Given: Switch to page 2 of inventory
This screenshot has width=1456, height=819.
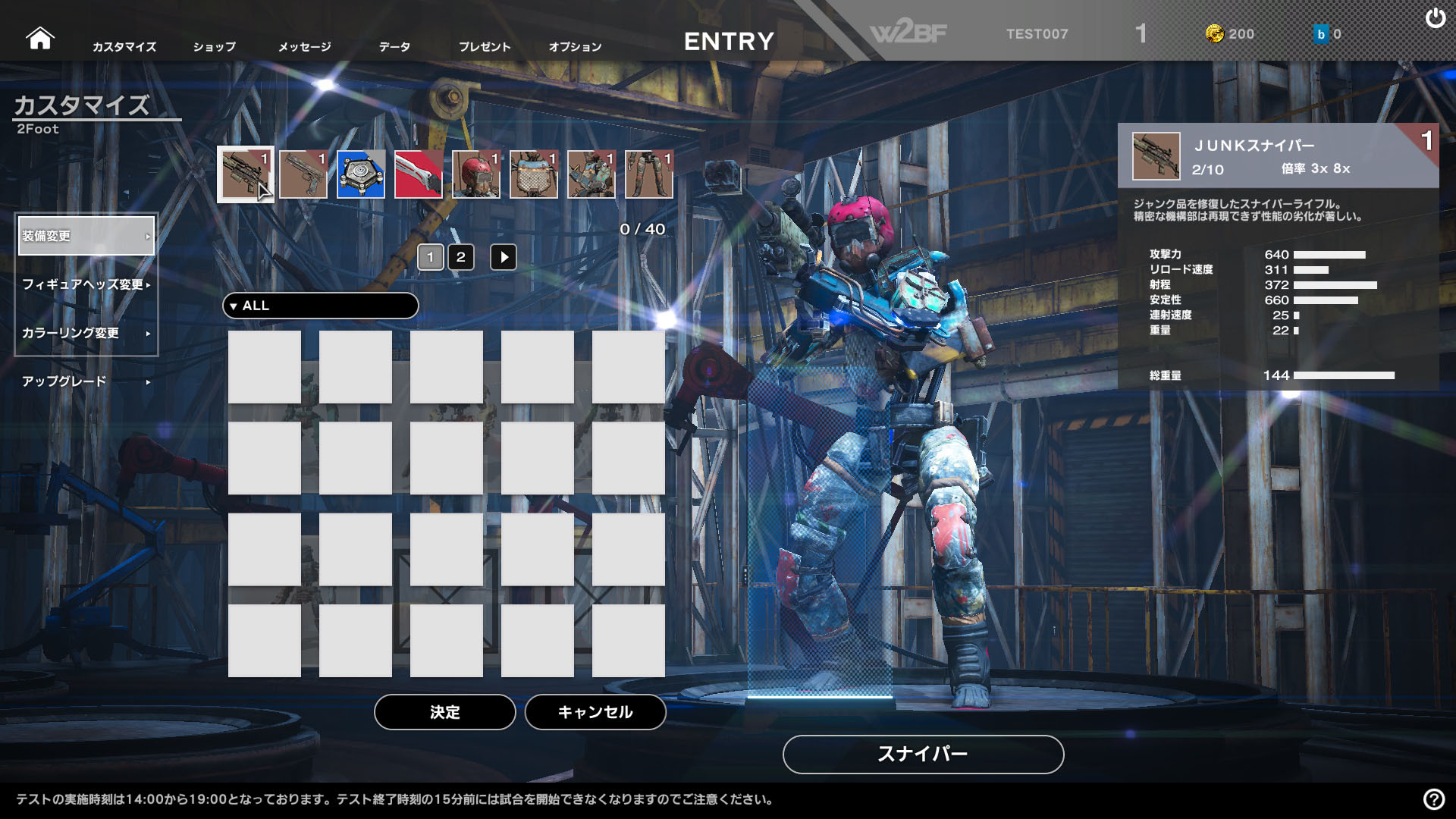Looking at the screenshot, I should coord(460,257).
